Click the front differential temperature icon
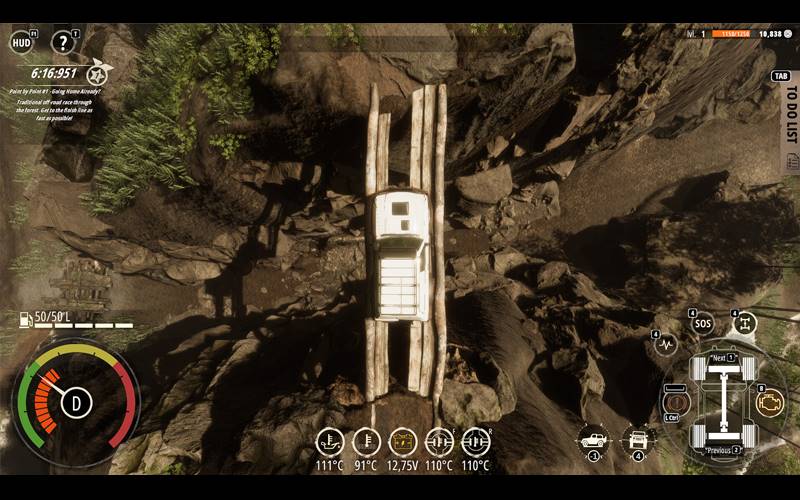Viewport: 800px width, 500px height. pos(439,441)
